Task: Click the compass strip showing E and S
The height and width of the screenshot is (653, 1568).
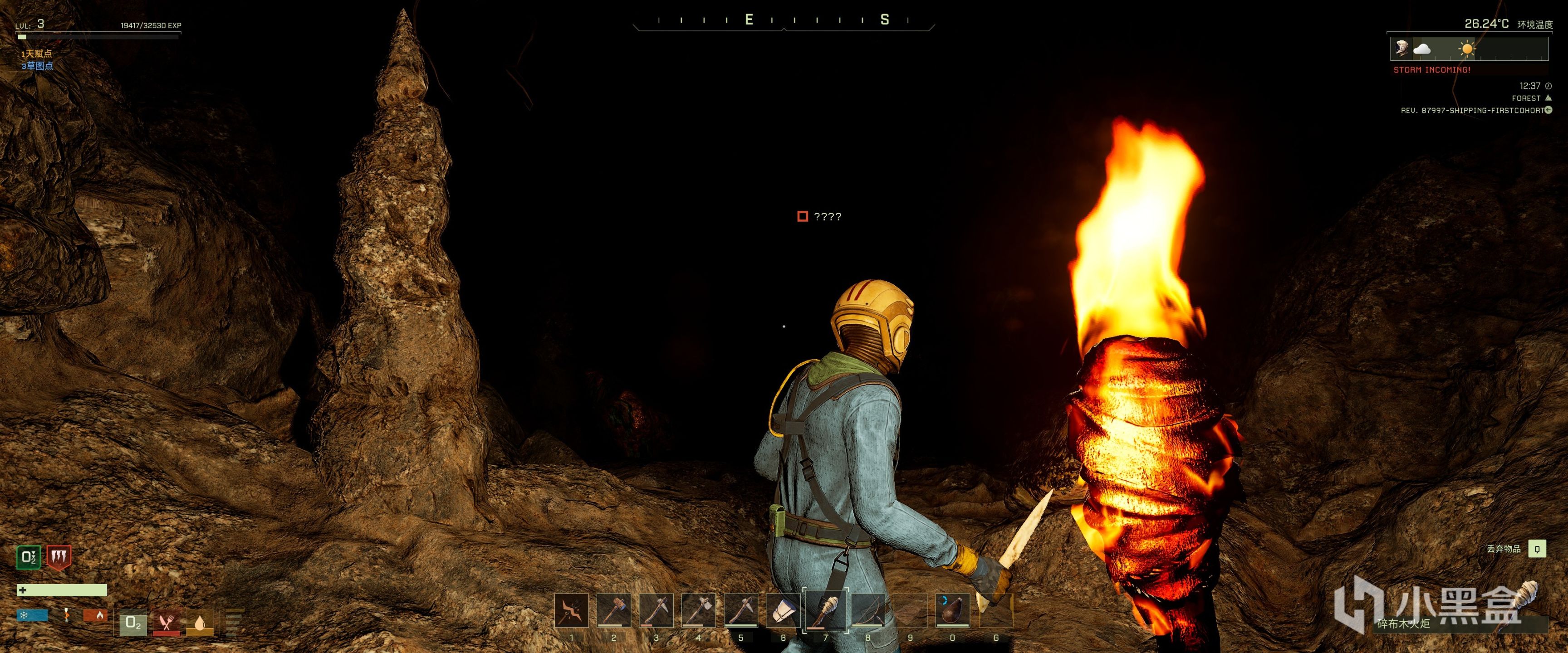Action: click(784, 21)
